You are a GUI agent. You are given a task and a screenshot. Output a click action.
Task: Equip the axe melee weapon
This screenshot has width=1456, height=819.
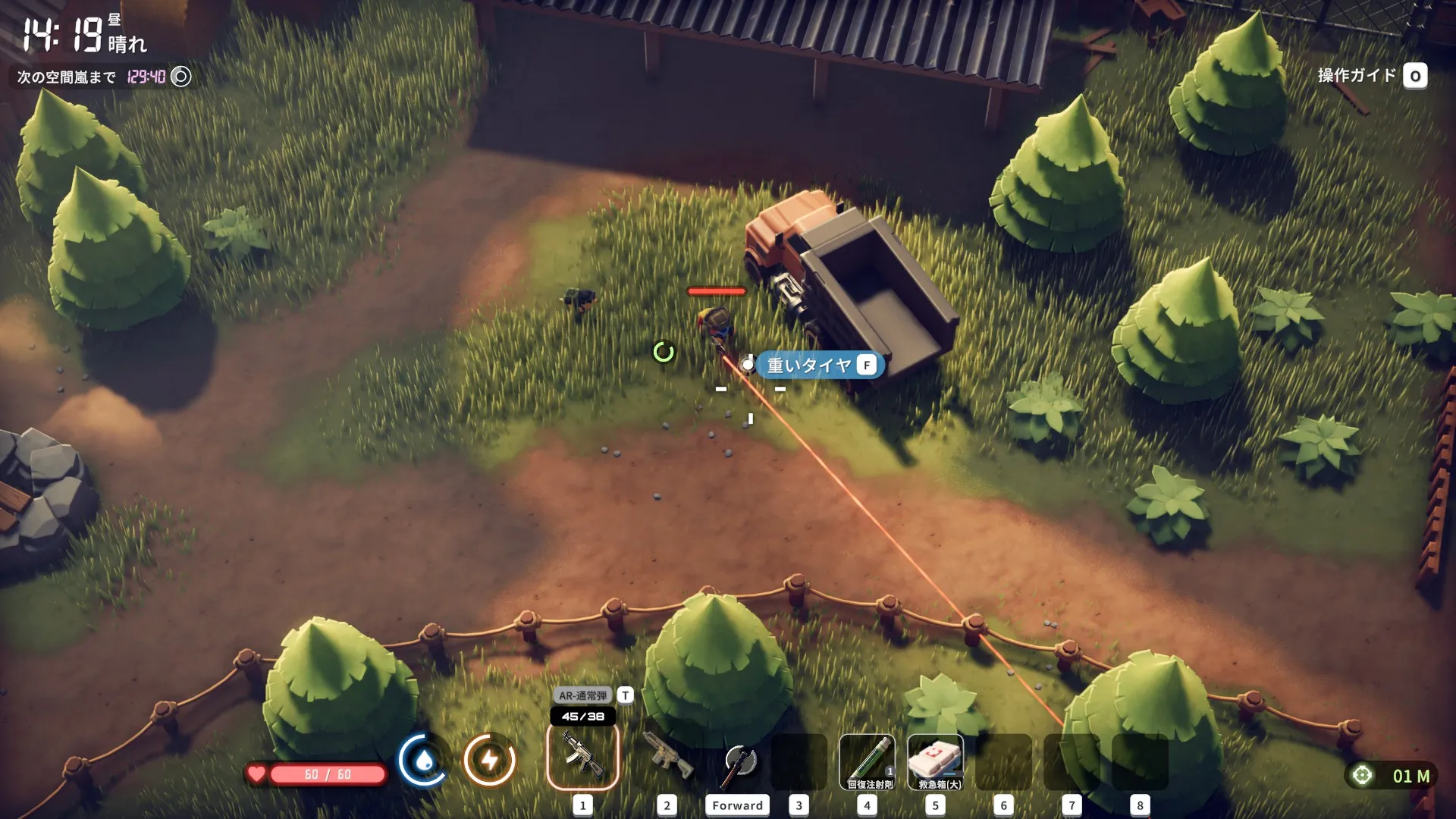pyautogui.click(x=739, y=763)
